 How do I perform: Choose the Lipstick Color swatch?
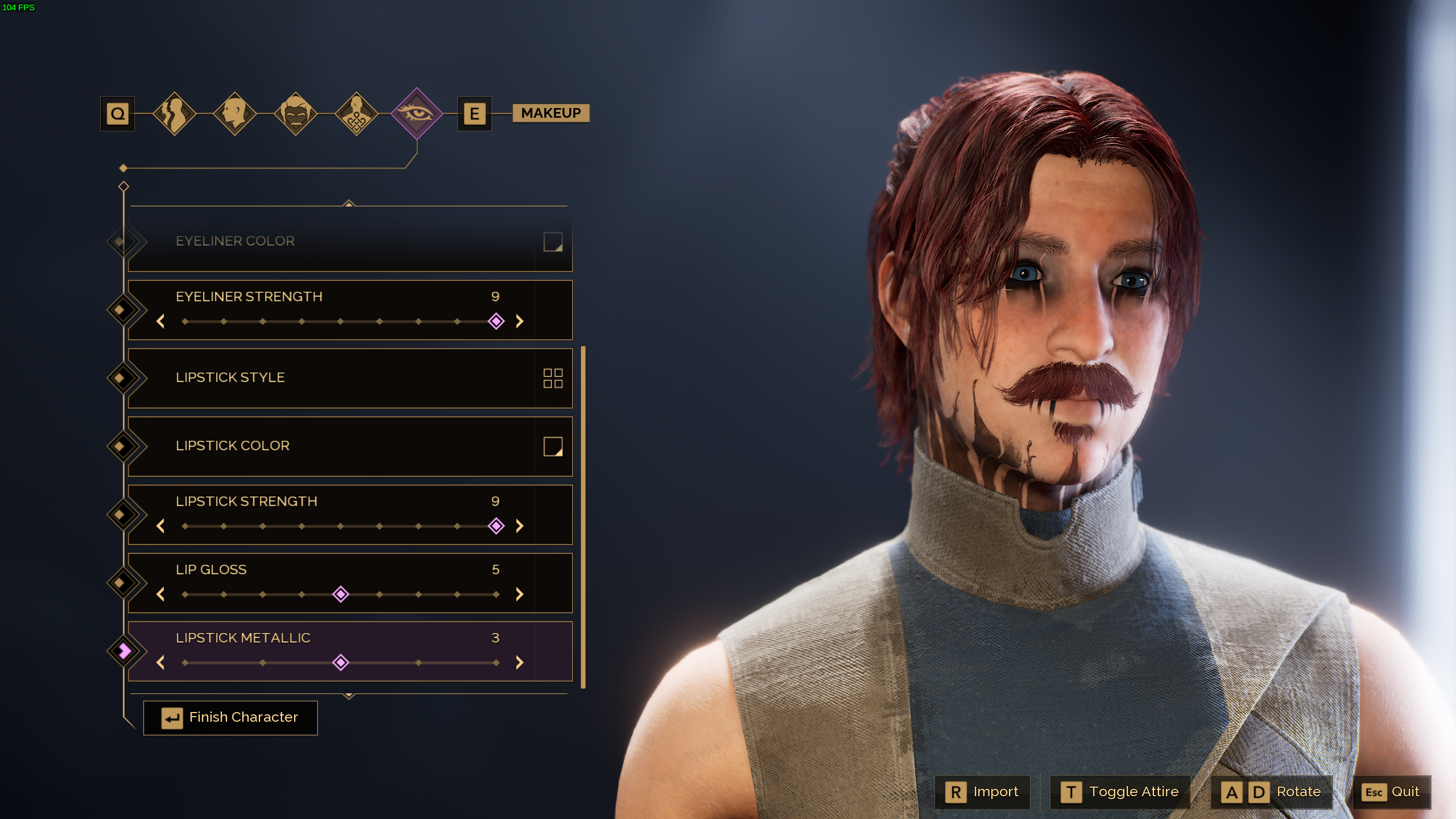click(553, 446)
